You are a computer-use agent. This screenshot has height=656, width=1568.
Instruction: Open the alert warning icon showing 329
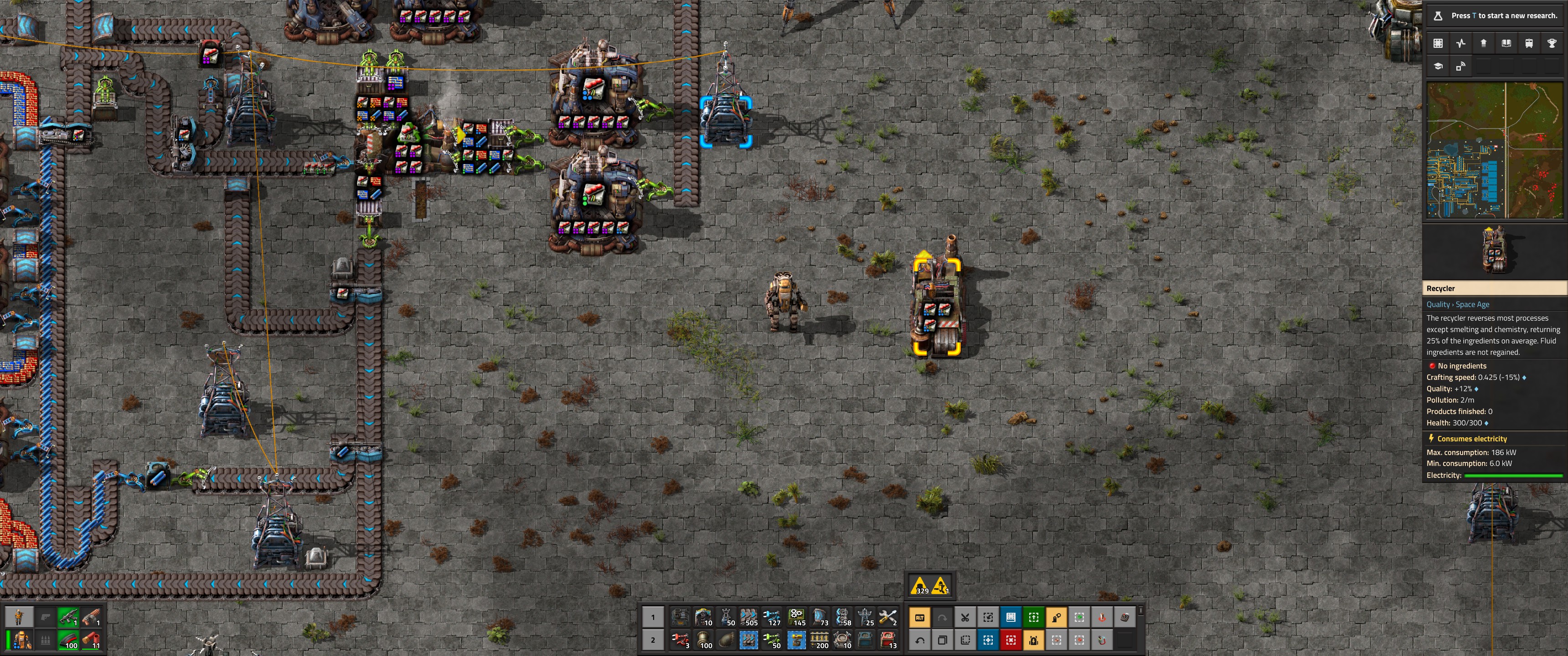pos(920,586)
